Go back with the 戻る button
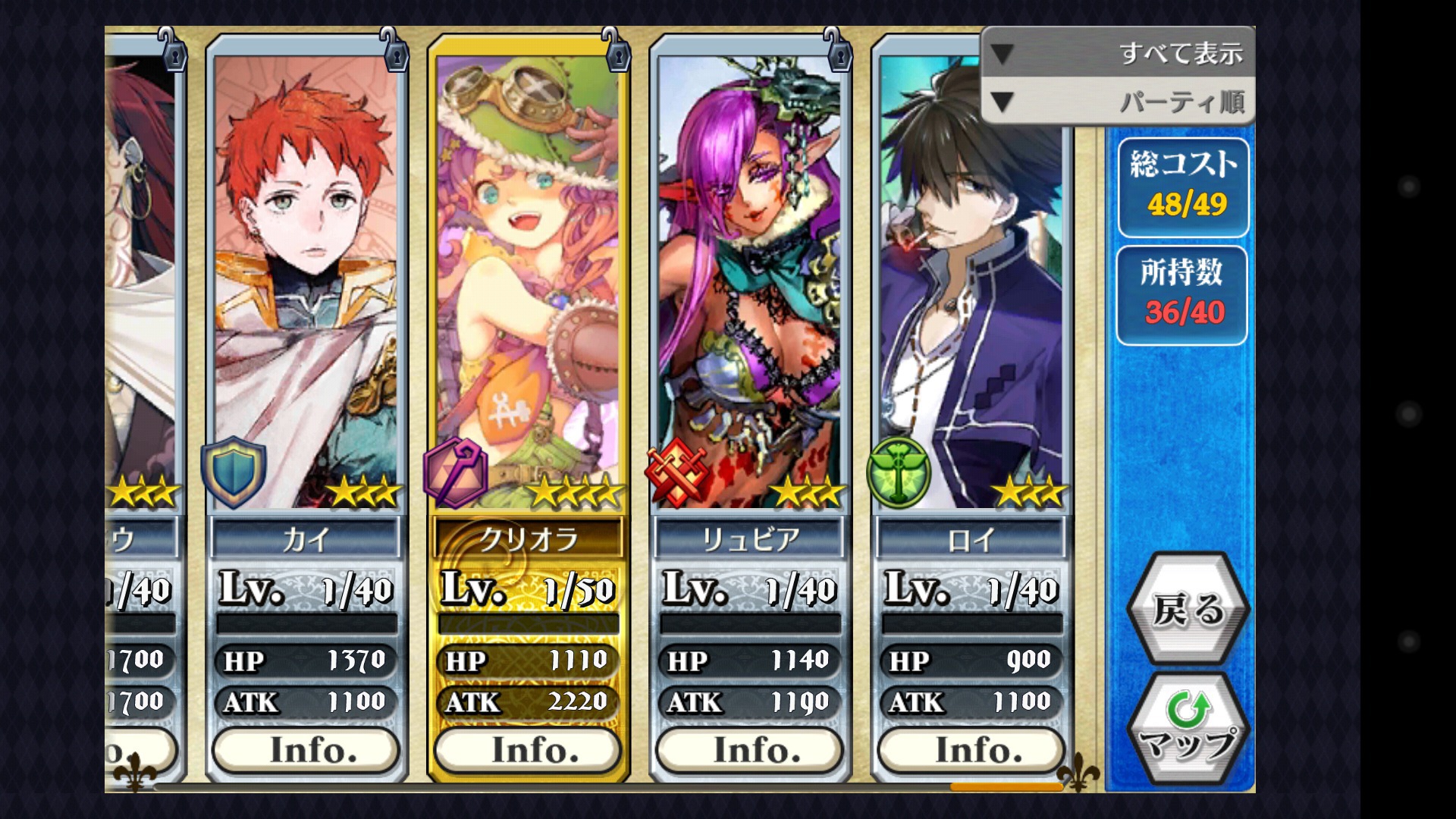 coord(1188,609)
